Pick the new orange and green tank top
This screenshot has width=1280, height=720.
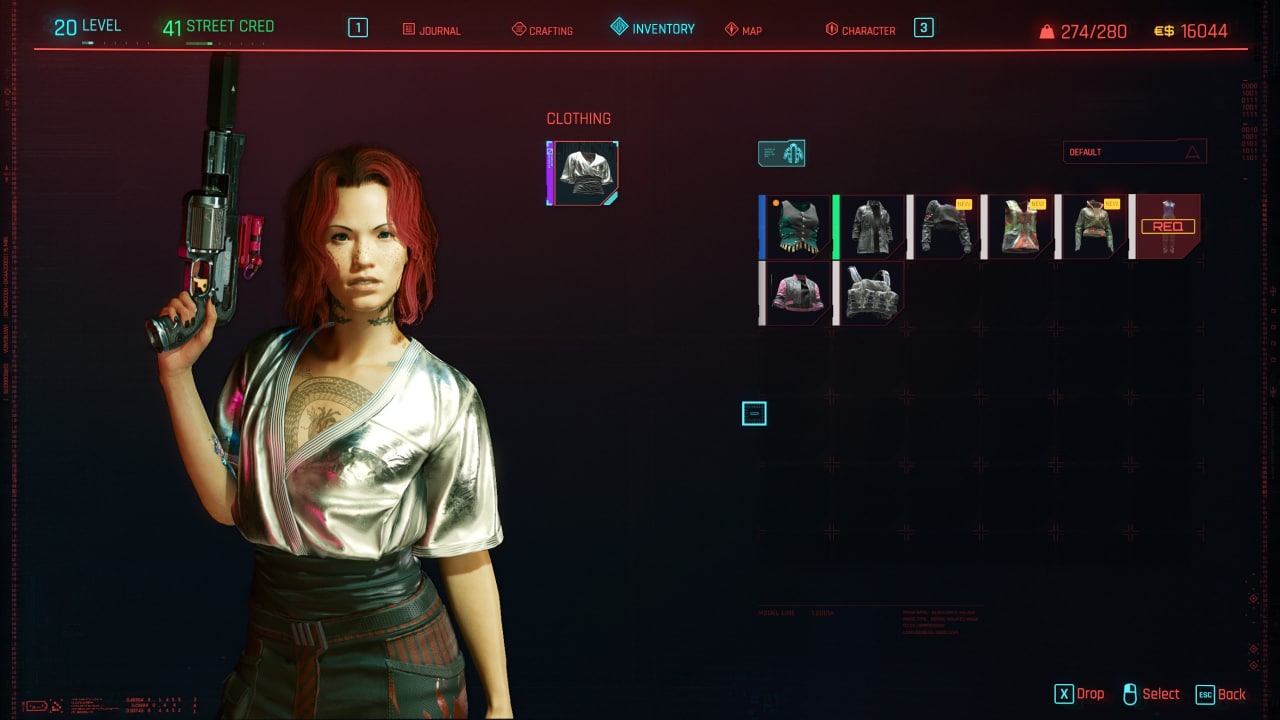[1018, 227]
